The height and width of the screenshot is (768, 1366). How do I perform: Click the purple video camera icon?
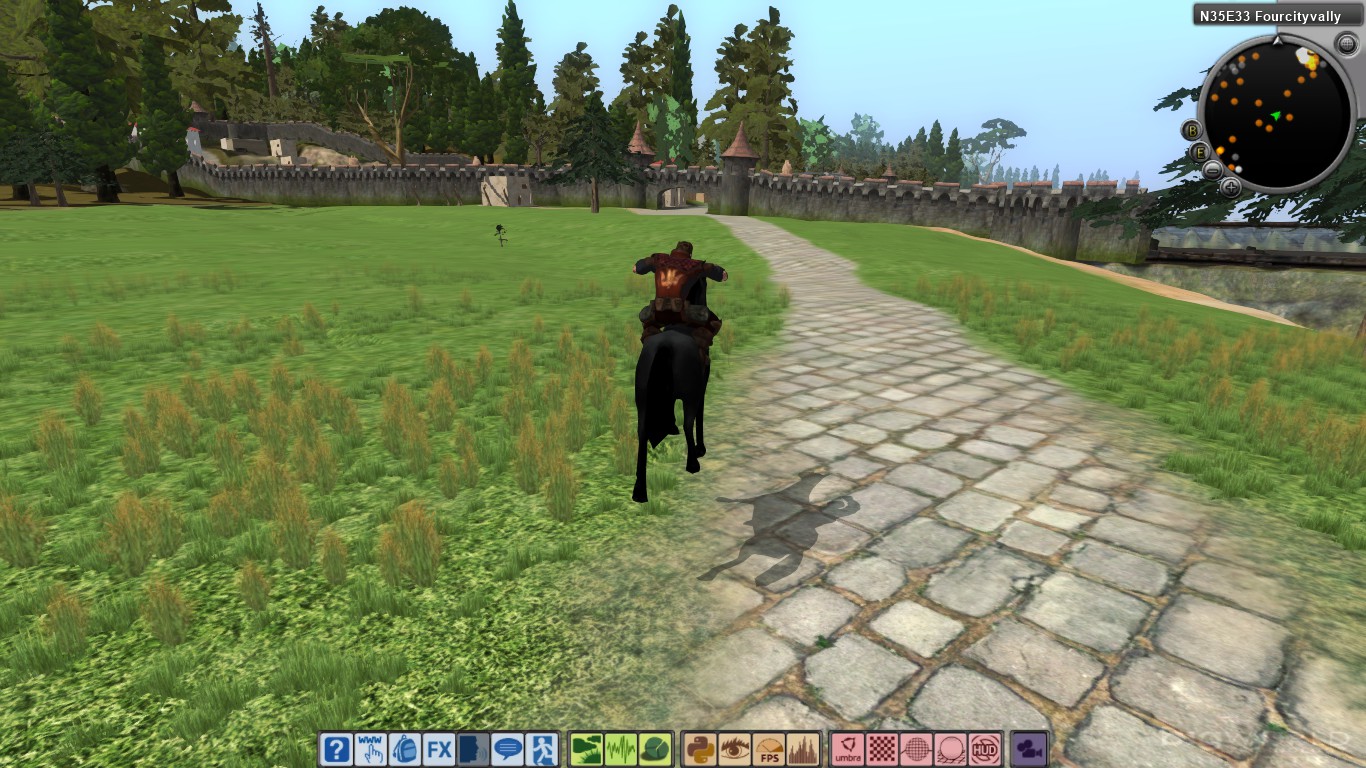point(1028,749)
